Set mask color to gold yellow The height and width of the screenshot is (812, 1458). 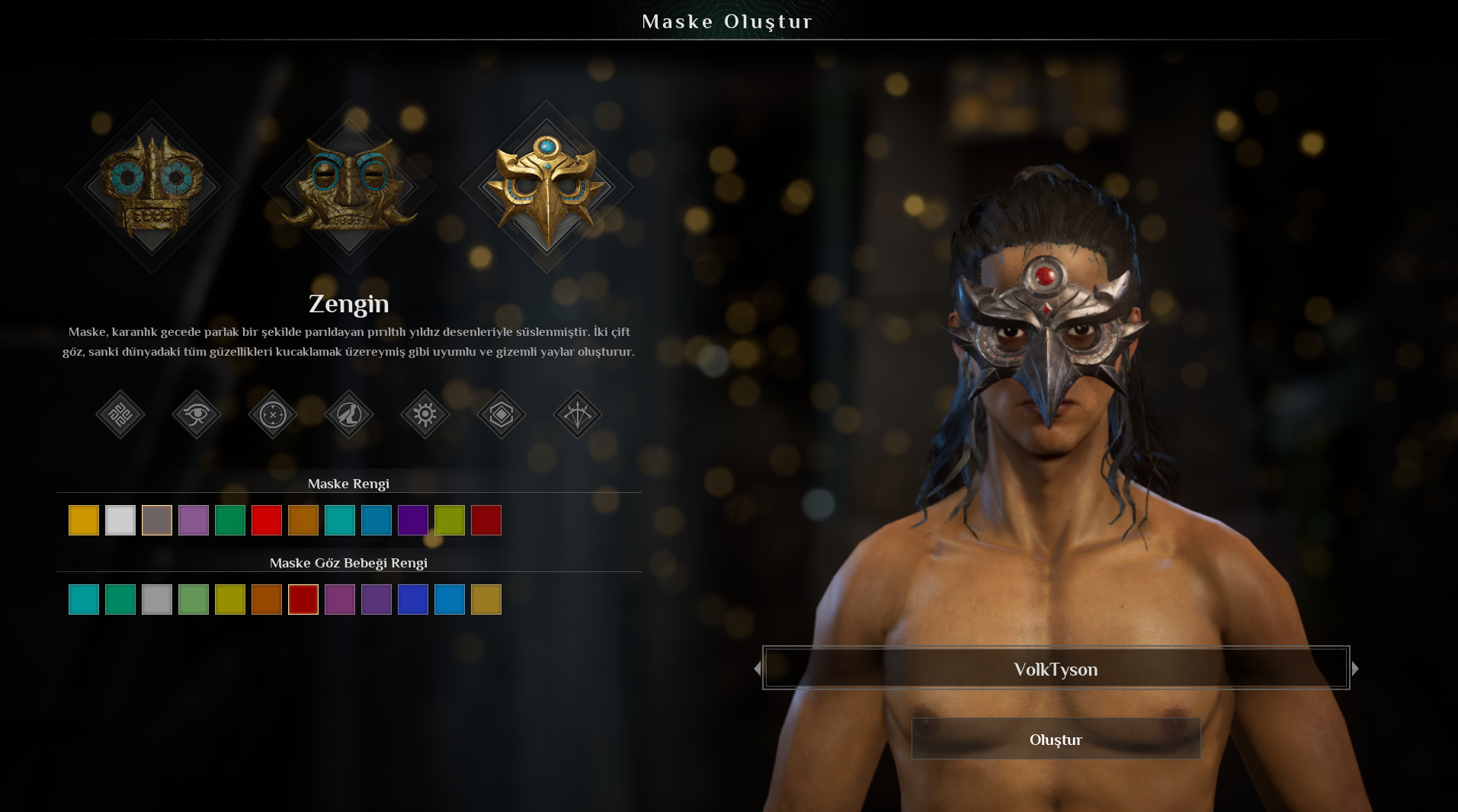(x=84, y=520)
